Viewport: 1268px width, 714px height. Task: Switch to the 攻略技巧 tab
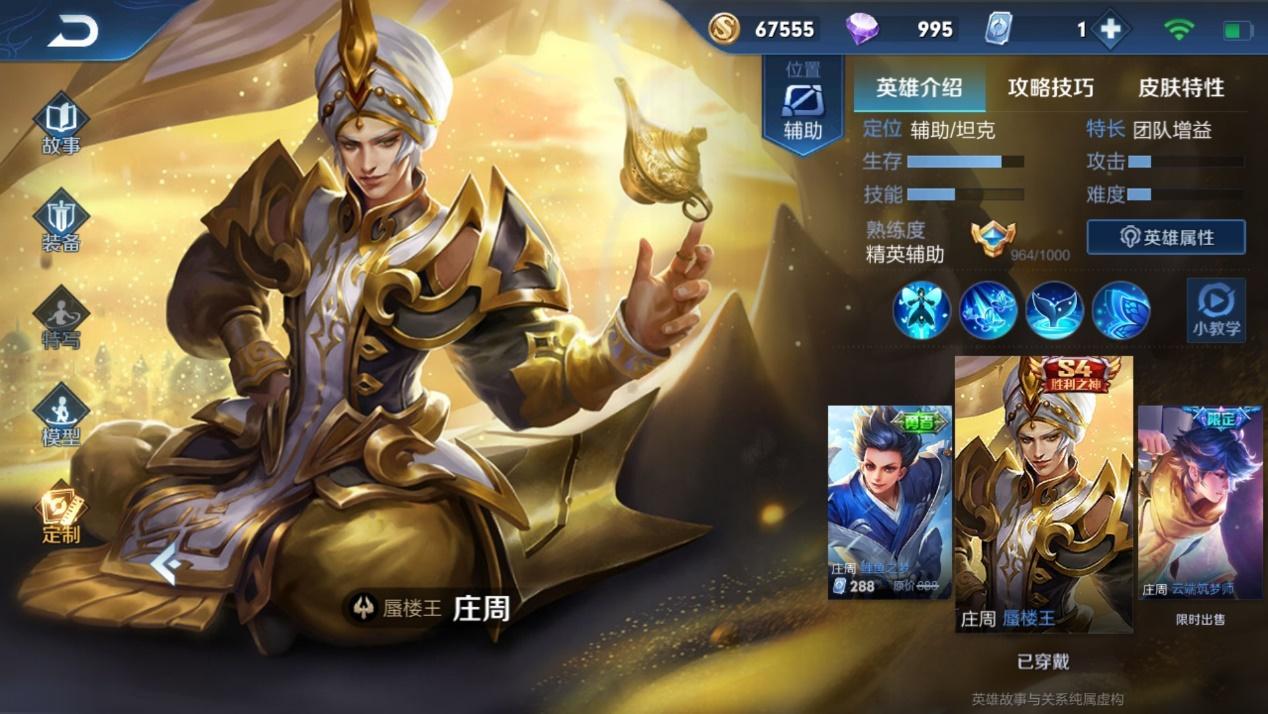coord(1050,88)
